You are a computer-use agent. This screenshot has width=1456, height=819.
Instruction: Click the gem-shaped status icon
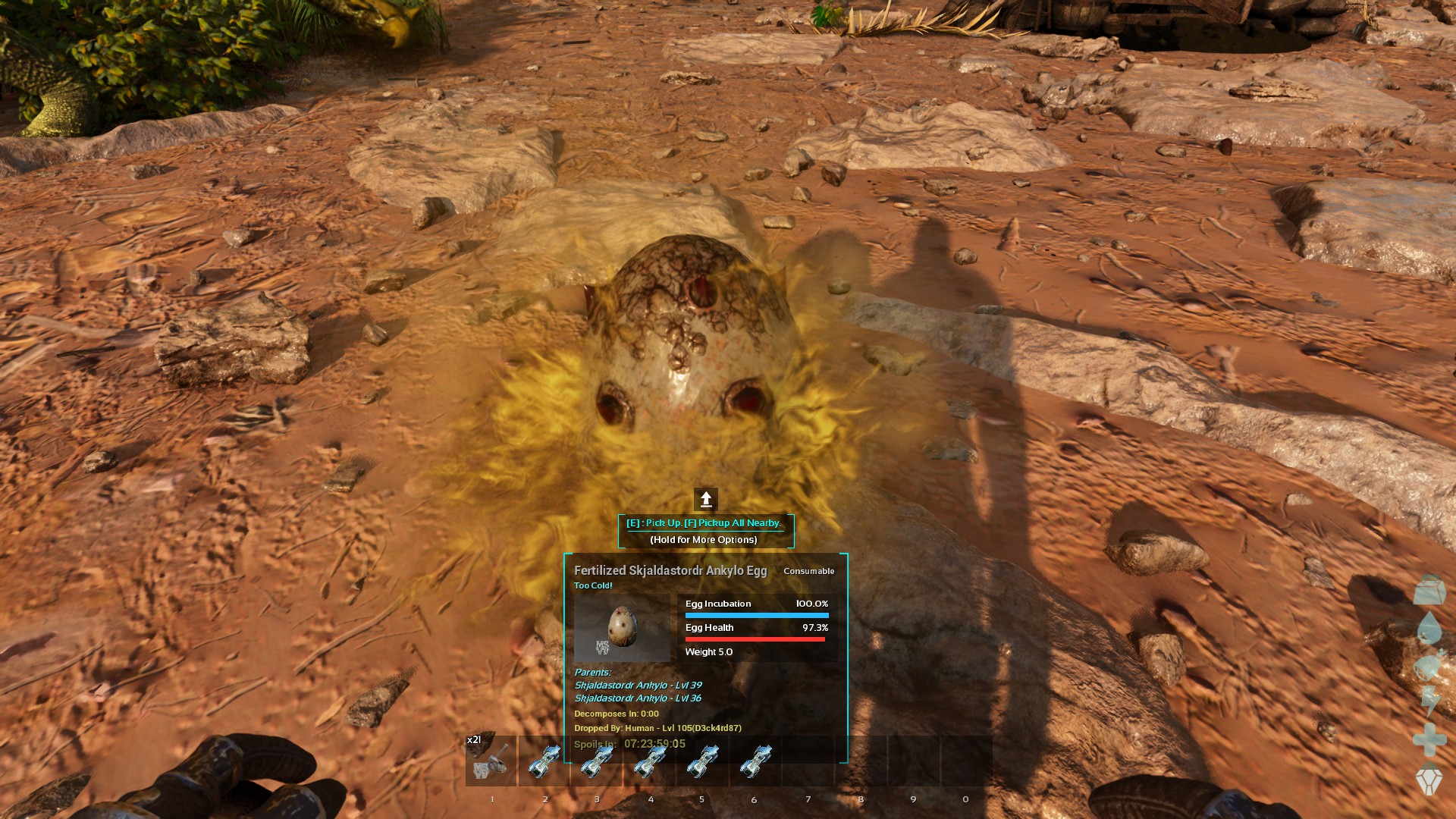pyautogui.click(x=1429, y=781)
